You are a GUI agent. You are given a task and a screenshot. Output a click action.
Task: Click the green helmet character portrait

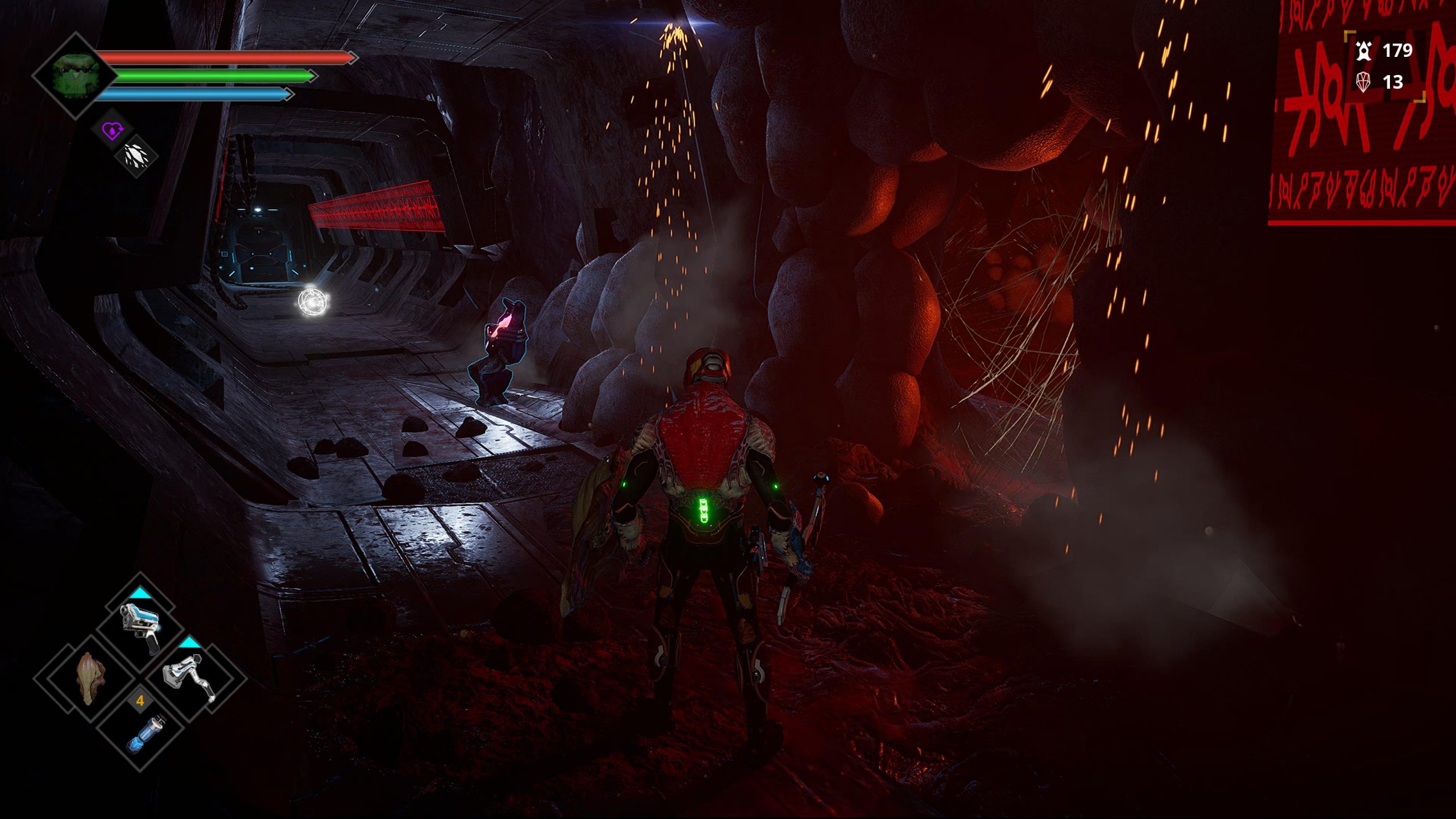(76, 76)
